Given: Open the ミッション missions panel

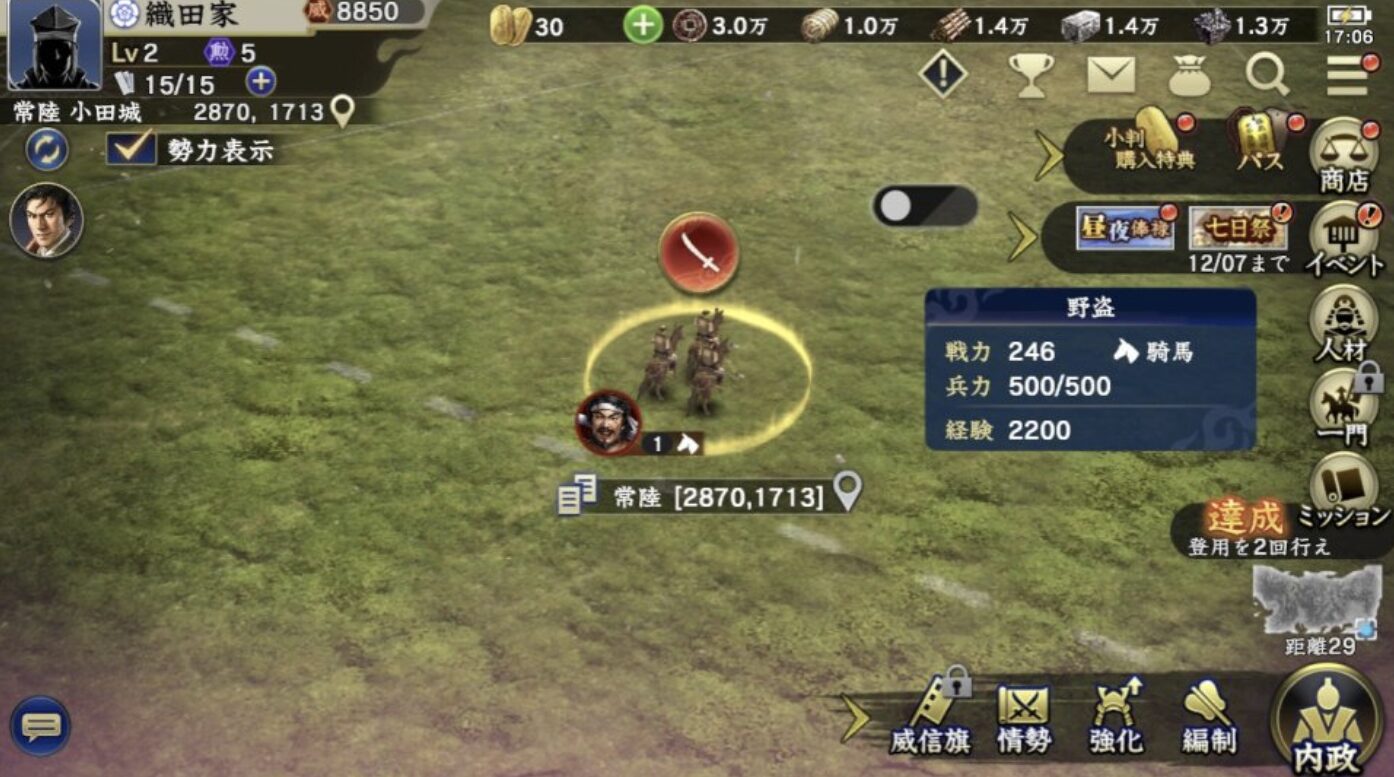Looking at the screenshot, I should pos(1342,490).
